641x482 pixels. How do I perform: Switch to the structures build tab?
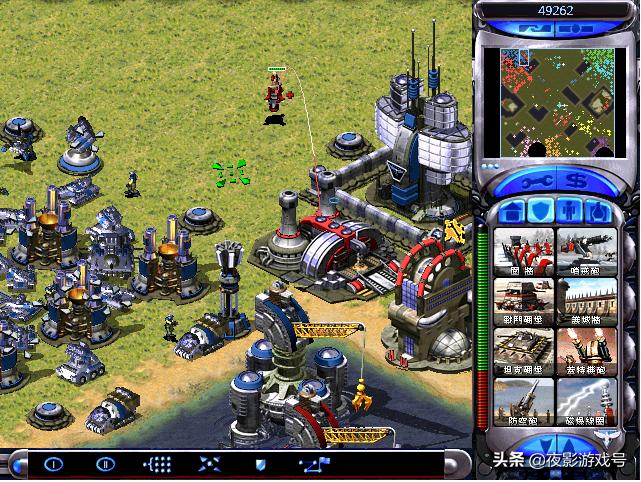511,211
